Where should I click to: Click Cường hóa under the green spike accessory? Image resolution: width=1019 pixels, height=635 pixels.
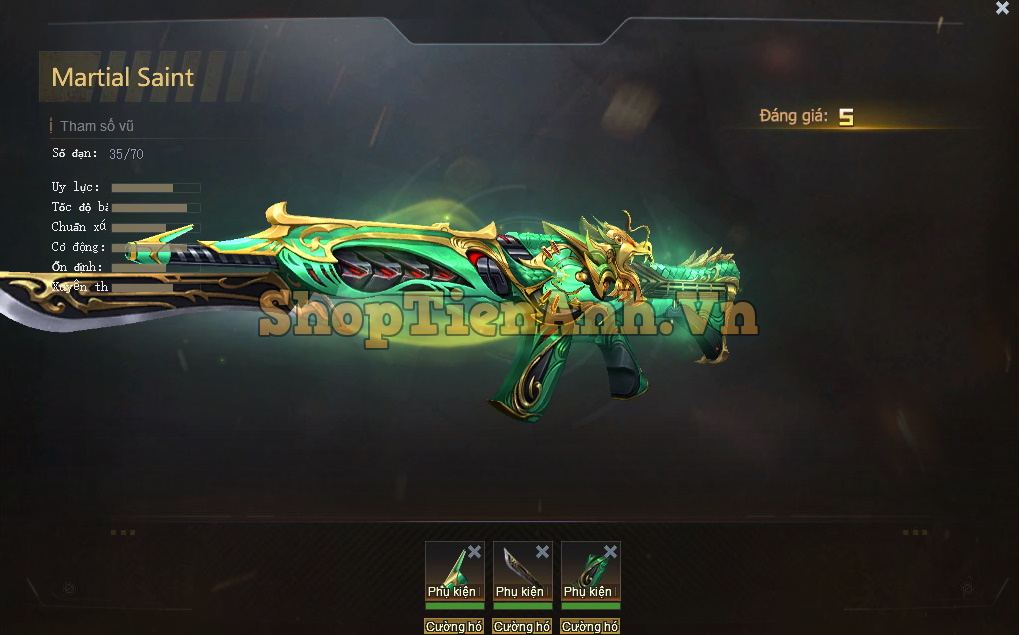(454, 627)
